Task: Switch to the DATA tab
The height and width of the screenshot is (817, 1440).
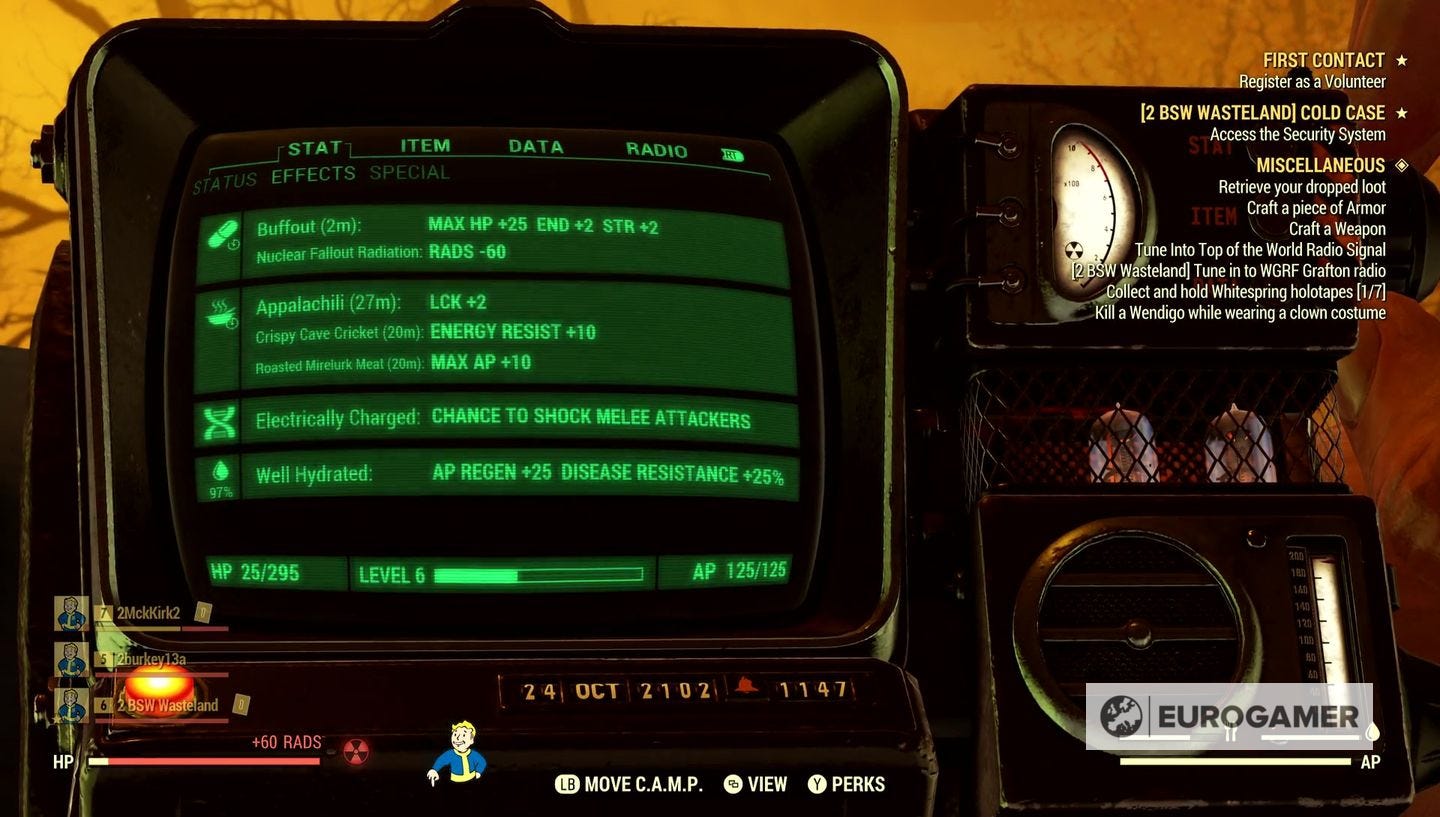Action: point(536,147)
